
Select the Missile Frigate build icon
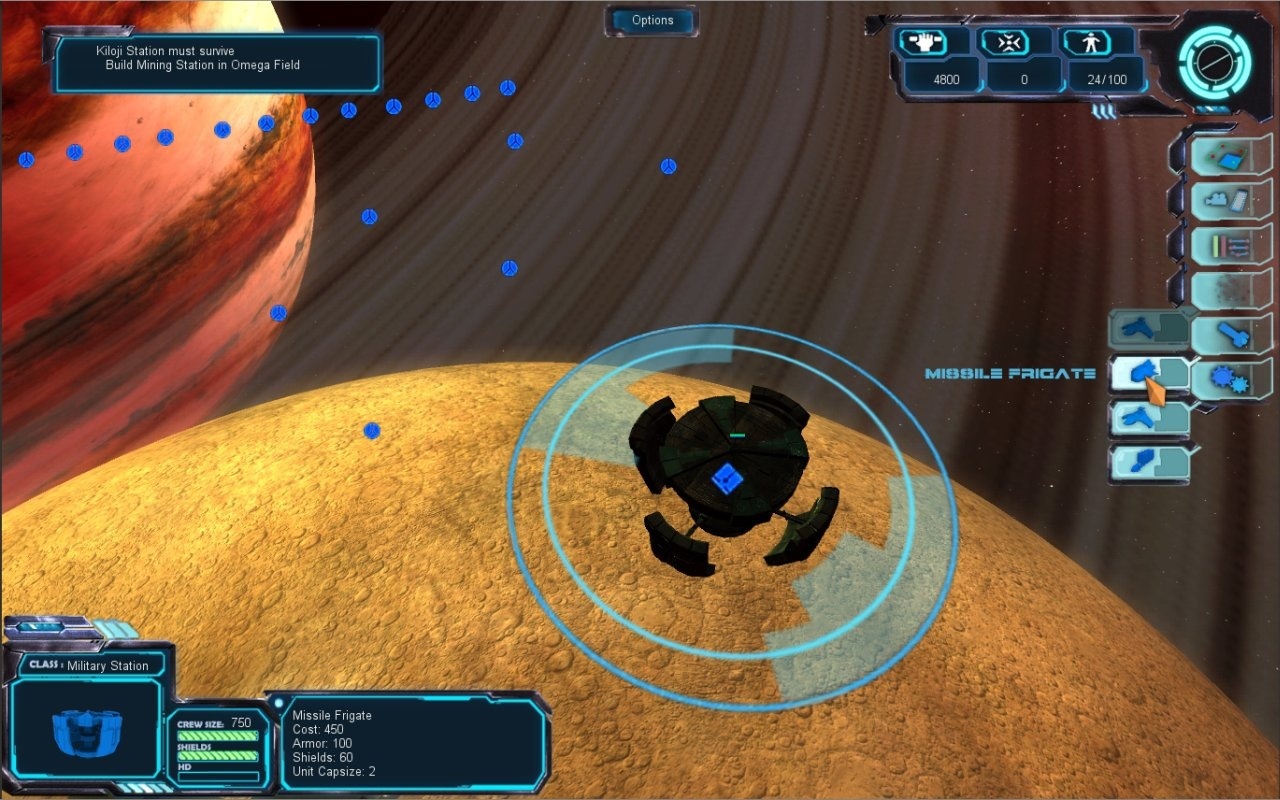coord(1148,373)
